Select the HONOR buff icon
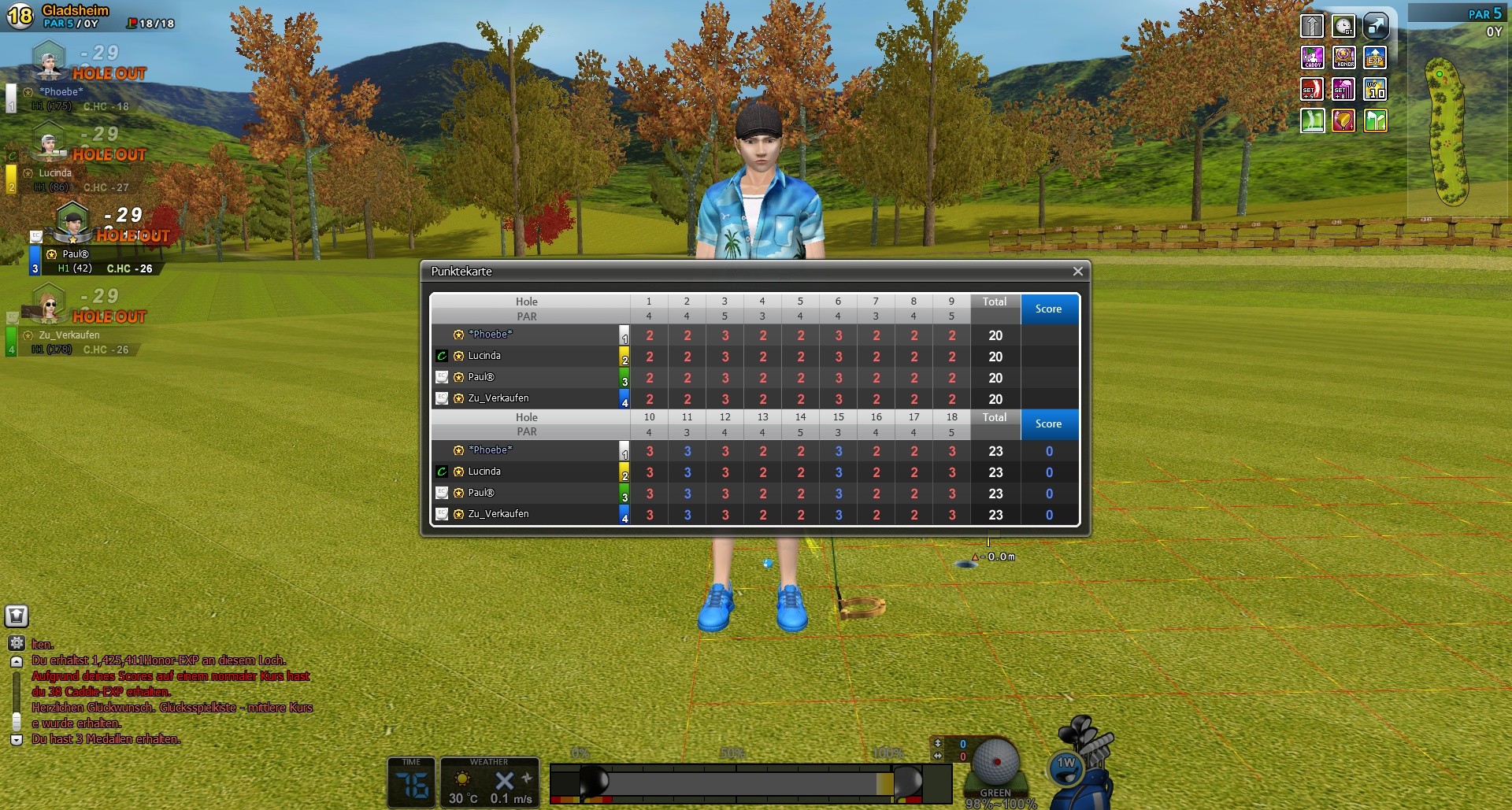 [x=1343, y=57]
